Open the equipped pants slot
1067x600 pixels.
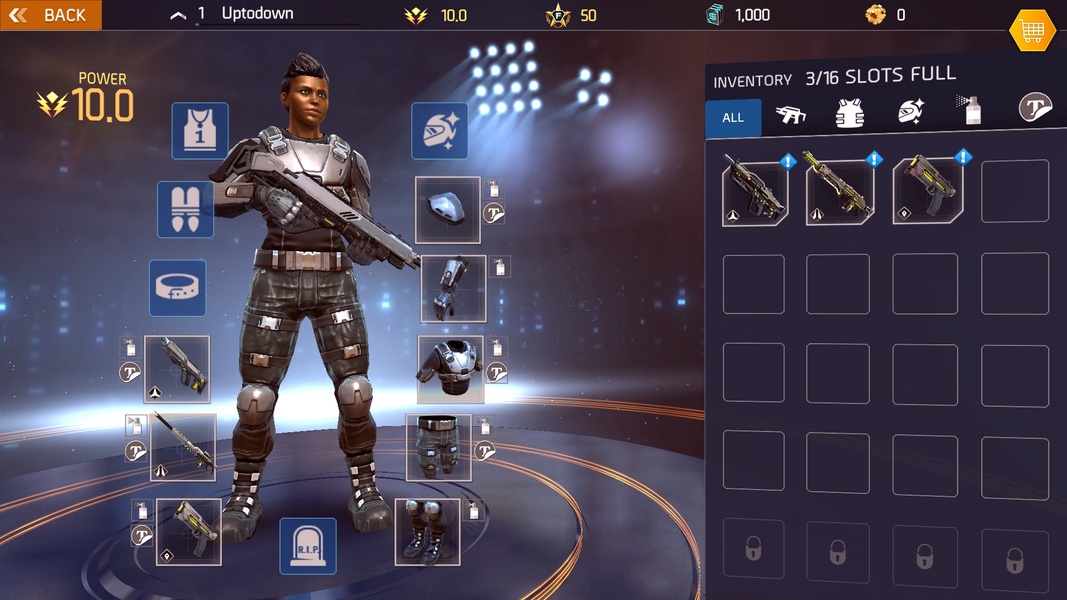[x=438, y=447]
